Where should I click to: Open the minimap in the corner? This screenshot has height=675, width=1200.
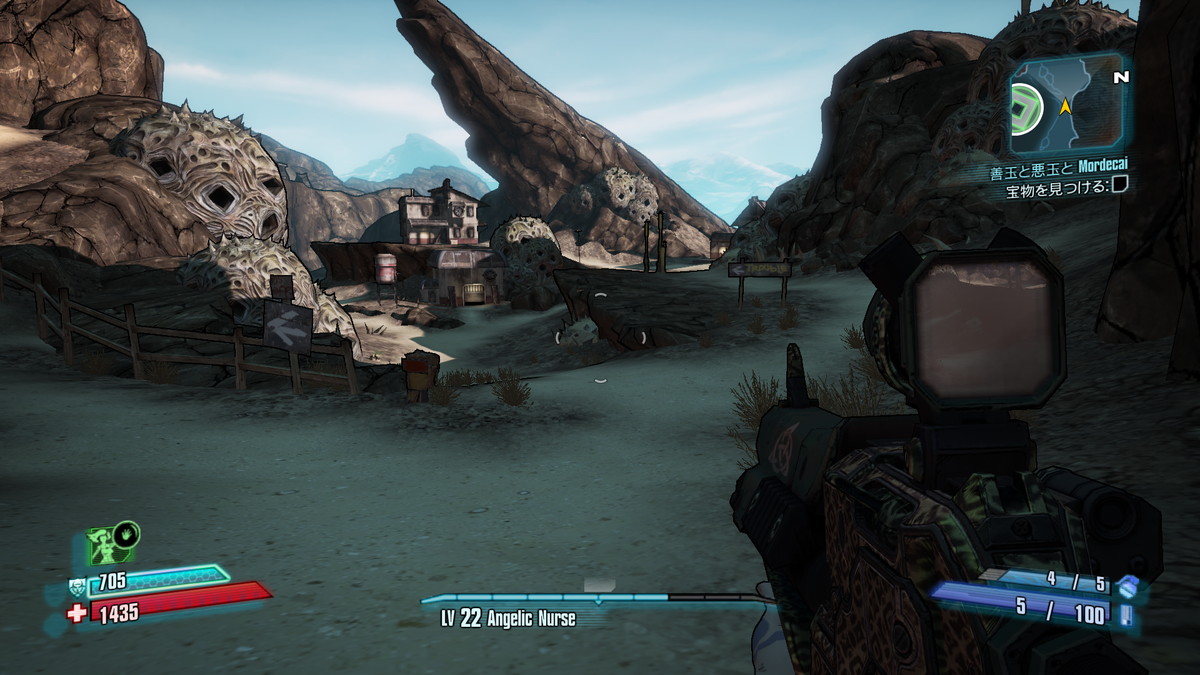(1068, 104)
